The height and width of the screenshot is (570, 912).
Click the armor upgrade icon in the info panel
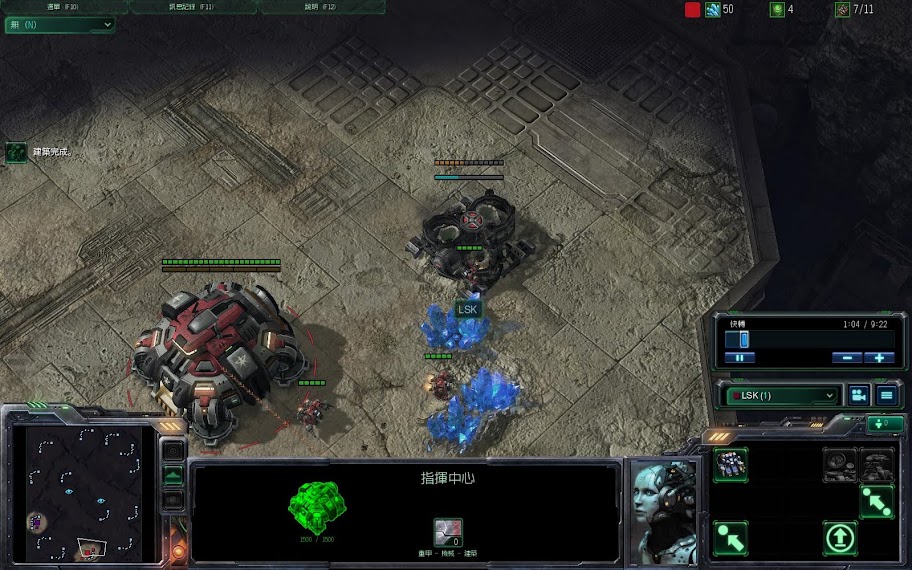(448, 532)
